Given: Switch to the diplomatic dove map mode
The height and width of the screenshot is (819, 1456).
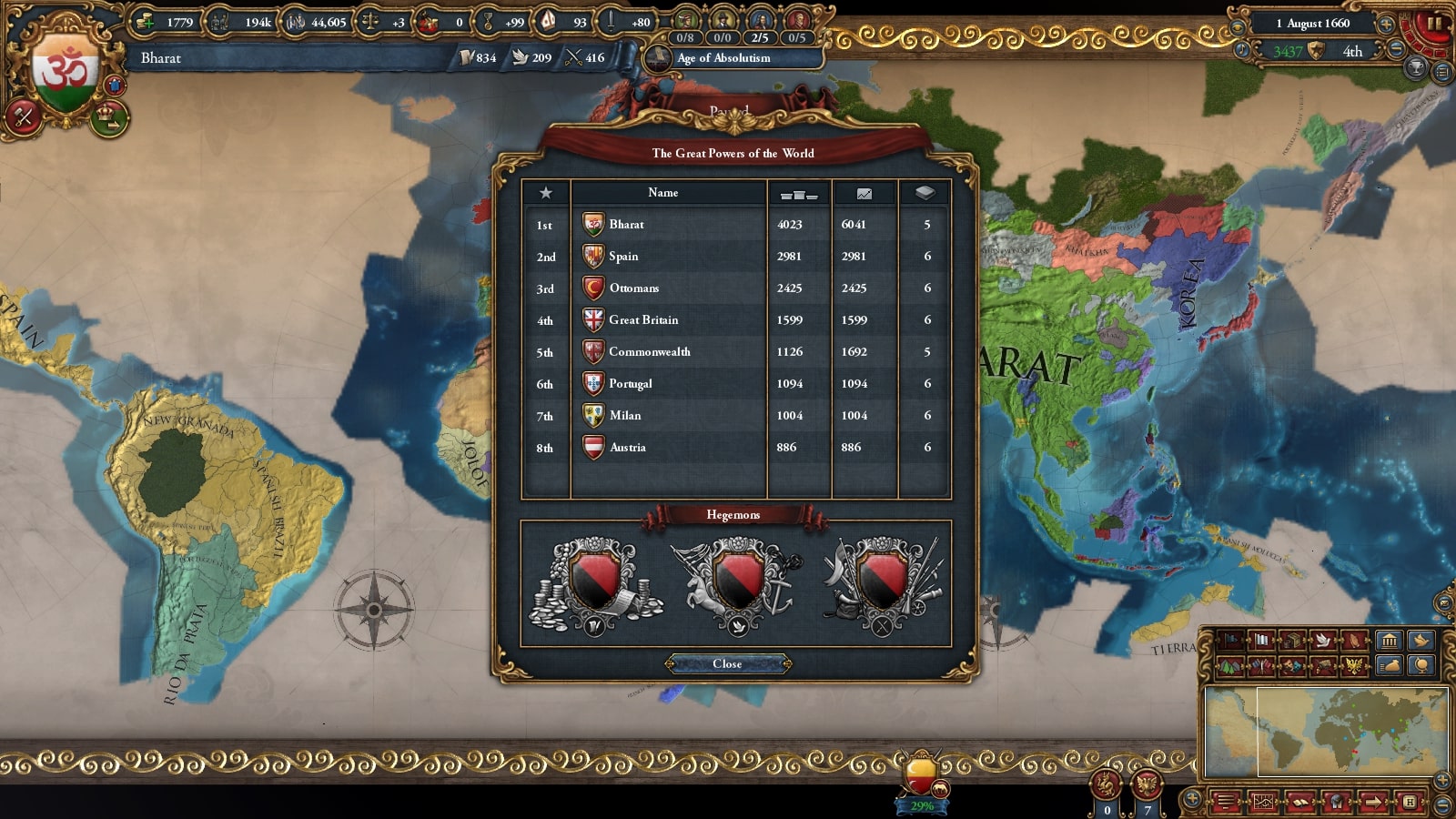Looking at the screenshot, I should pos(1321,641).
